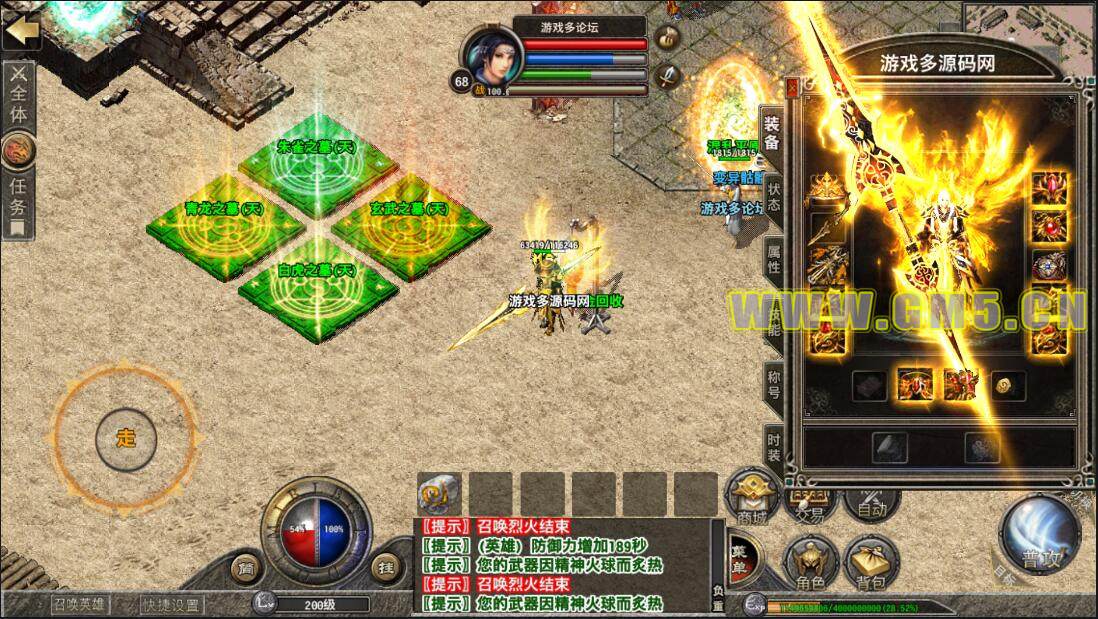
Task: Tap the 走 walk joystick center
Action: pos(126,438)
